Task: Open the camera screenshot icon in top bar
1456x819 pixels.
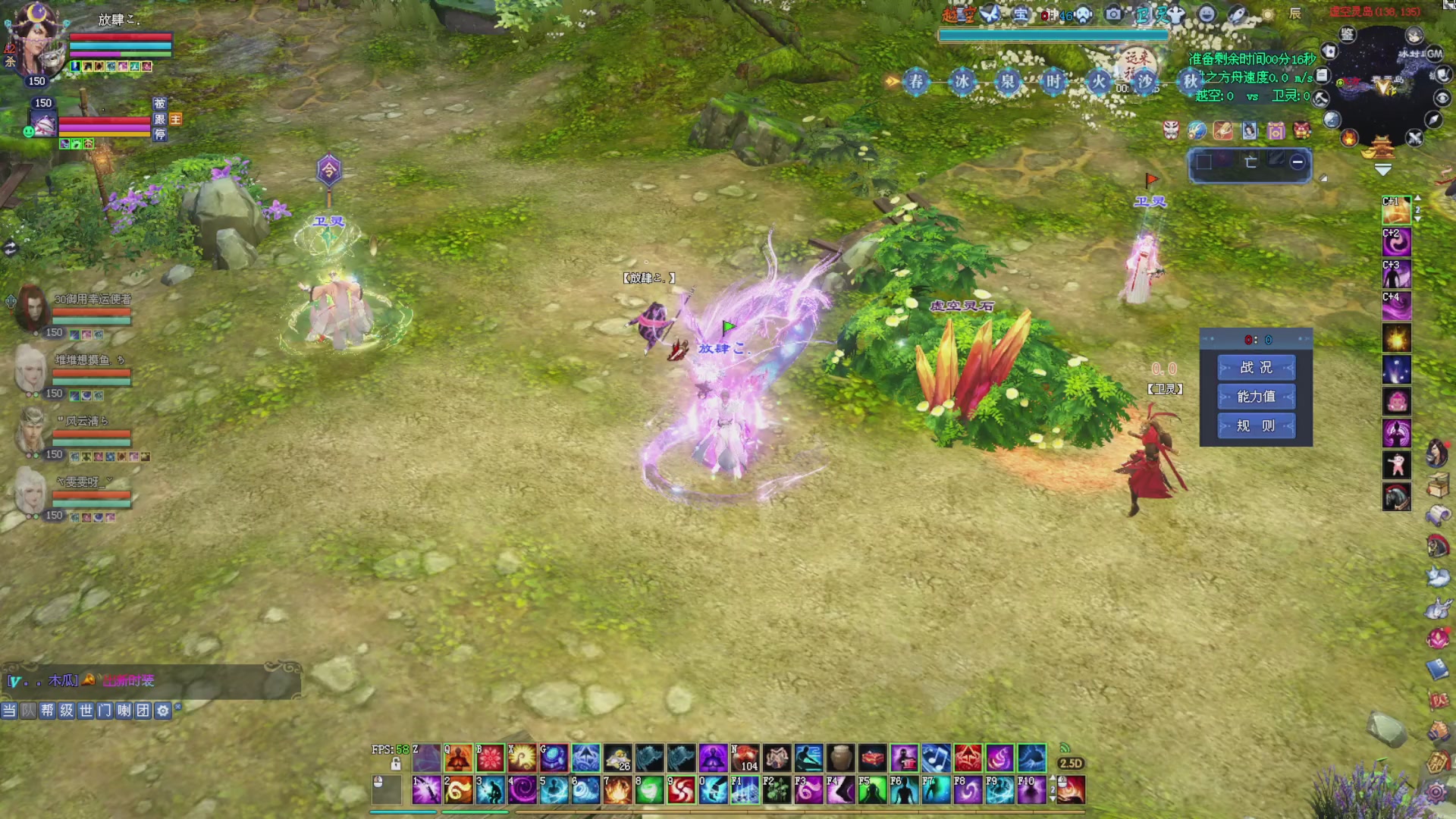Action: (x=1112, y=14)
